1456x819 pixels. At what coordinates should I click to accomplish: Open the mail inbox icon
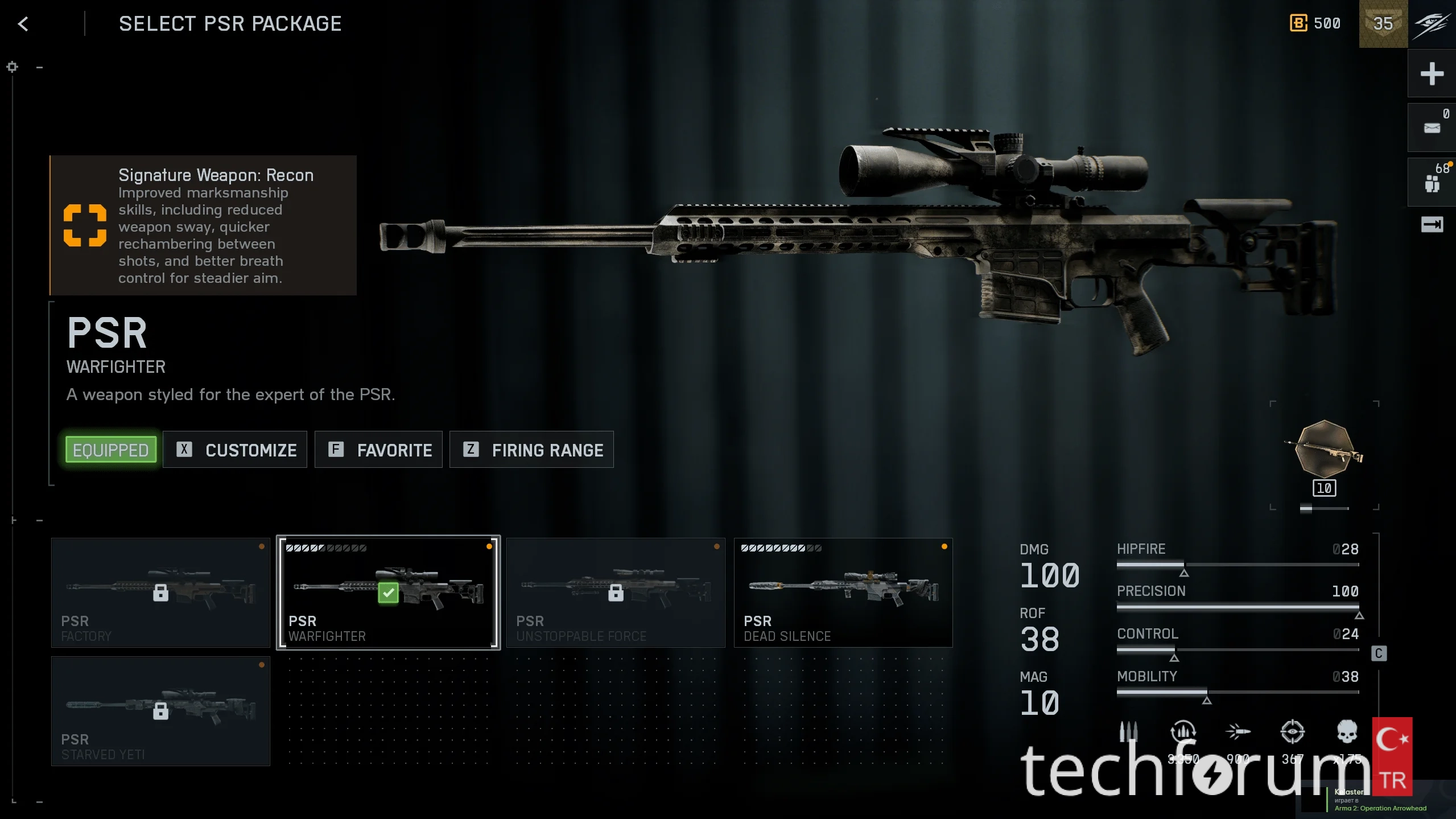pos(1432,128)
